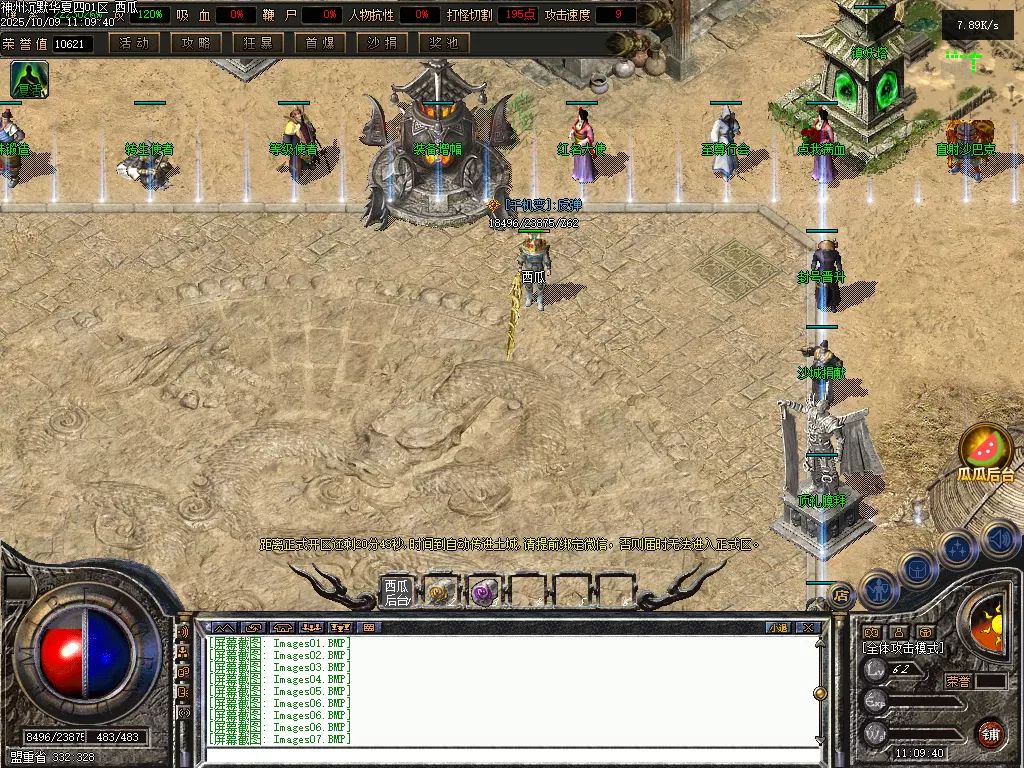Viewport: 1024px width, 768px height.
Task: Open the character equipment round button
Action: [877, 589]
